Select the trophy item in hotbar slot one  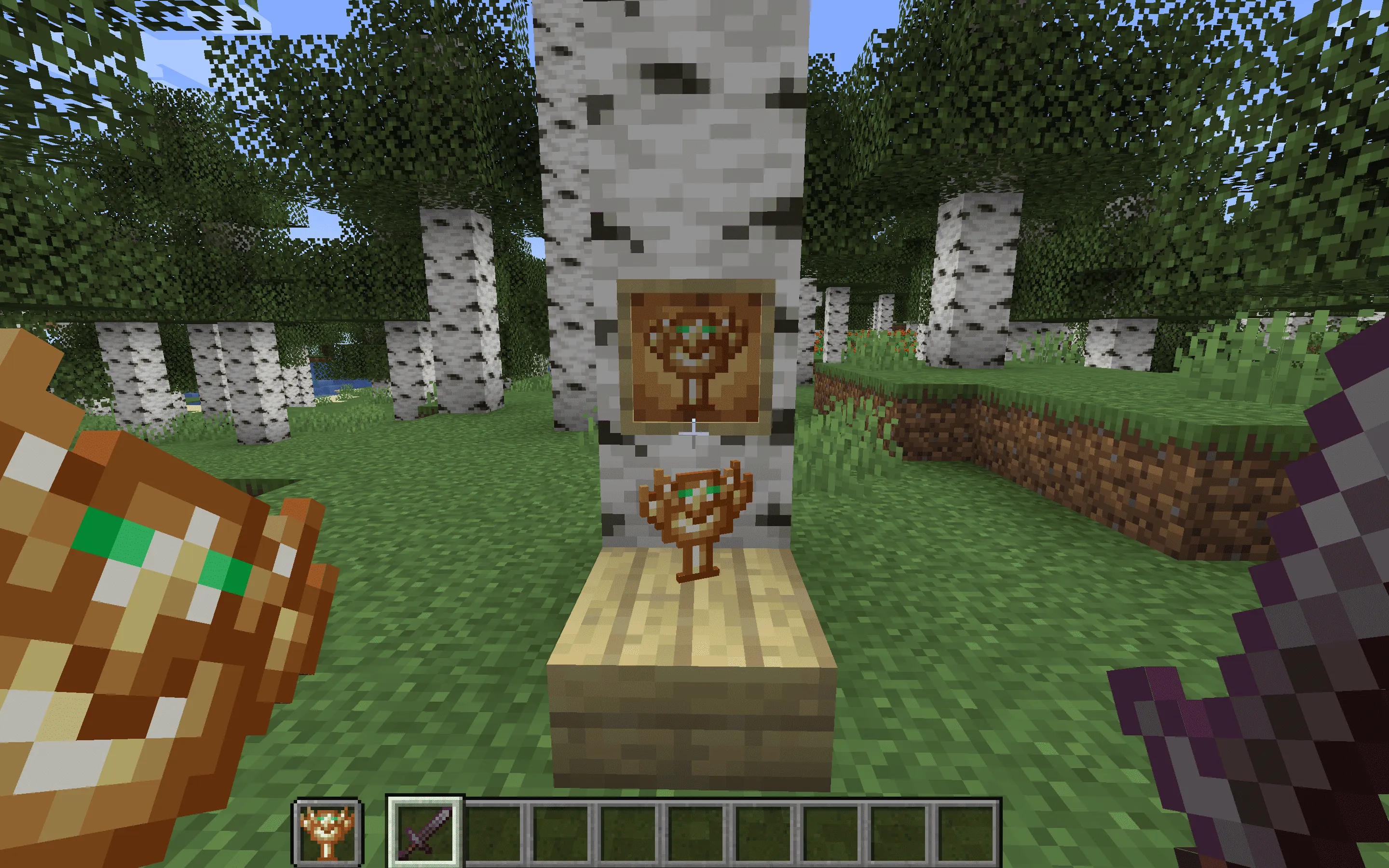coord(327,831)
